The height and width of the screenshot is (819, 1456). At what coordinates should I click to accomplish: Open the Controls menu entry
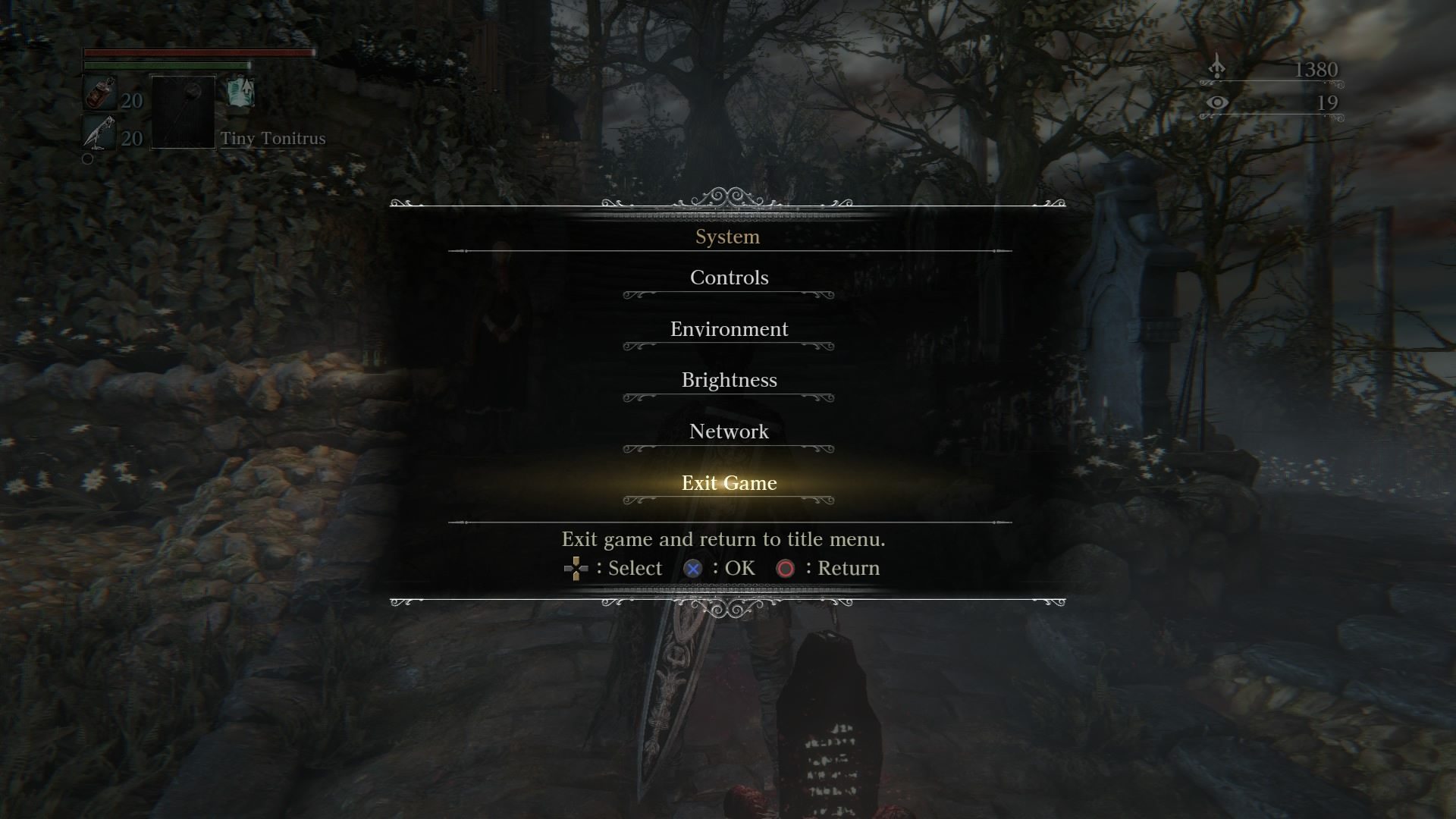(728, 278)
